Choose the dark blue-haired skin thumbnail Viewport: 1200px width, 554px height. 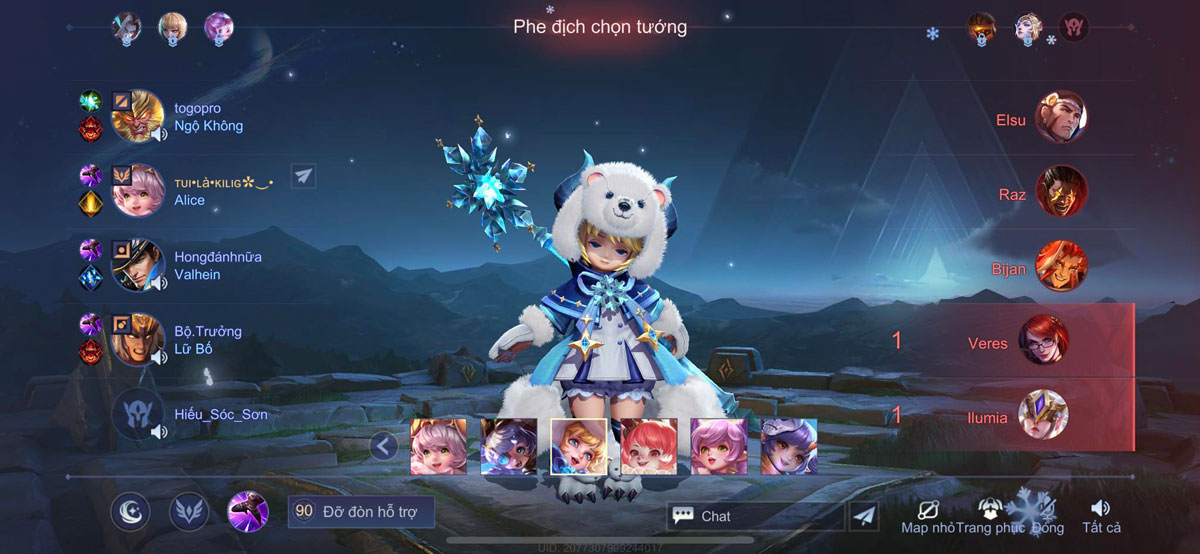[x=509, y=446]
